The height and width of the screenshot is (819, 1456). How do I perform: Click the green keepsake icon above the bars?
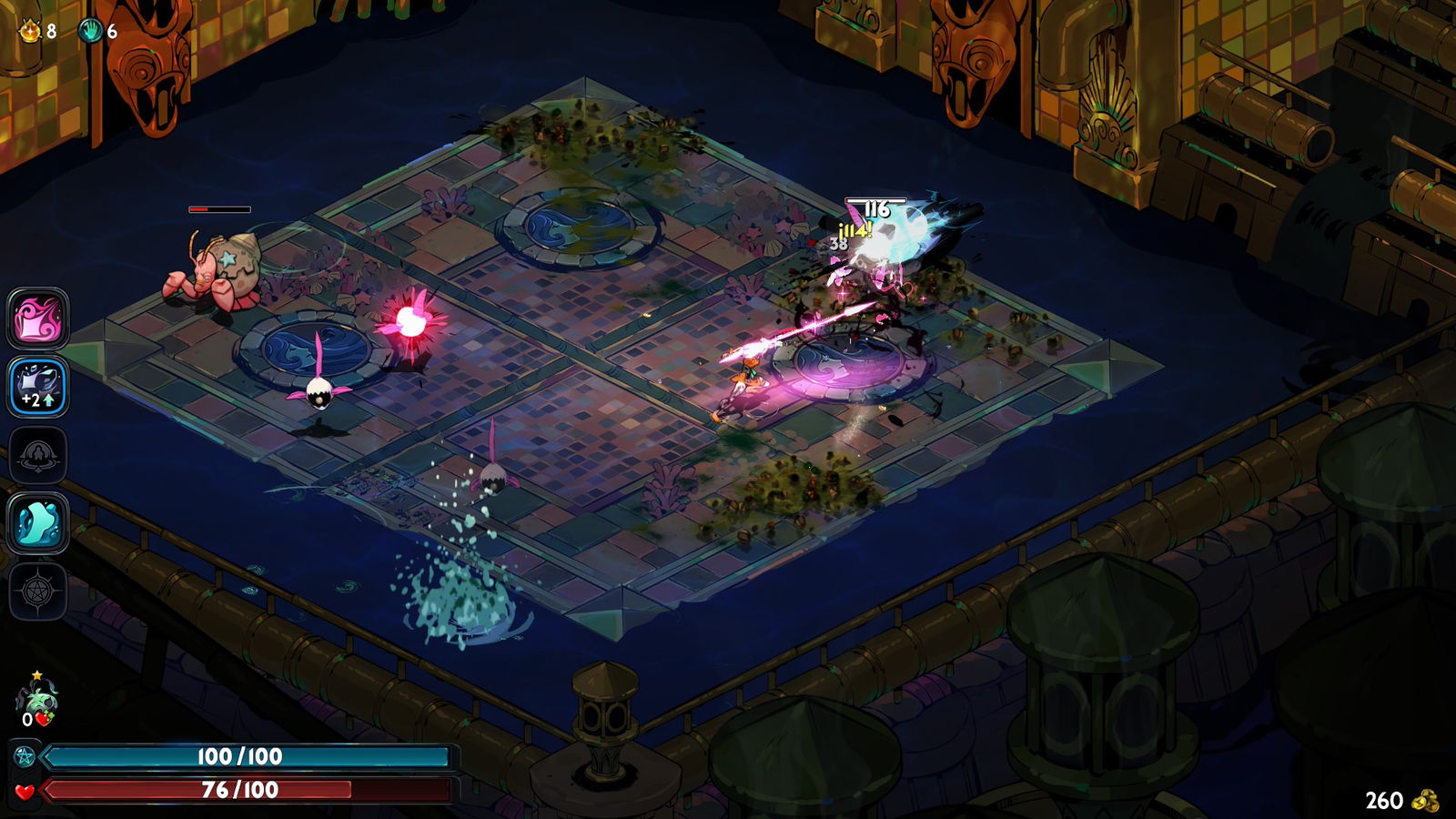click(x=36, y=699)
